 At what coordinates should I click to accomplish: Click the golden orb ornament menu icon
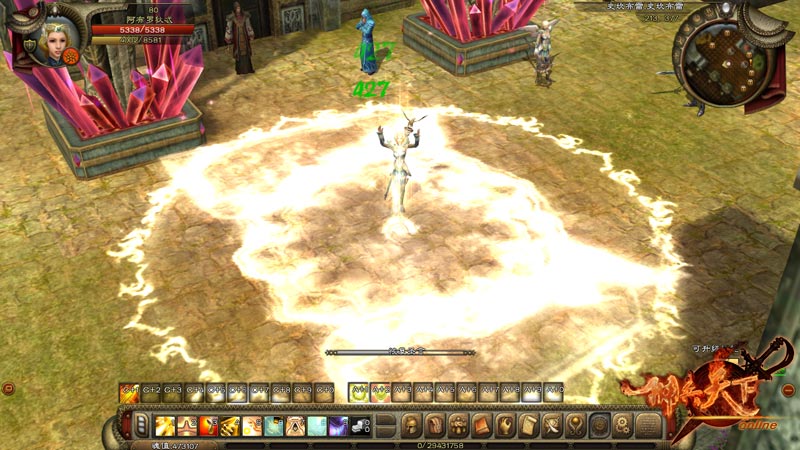tap(577, 425)
